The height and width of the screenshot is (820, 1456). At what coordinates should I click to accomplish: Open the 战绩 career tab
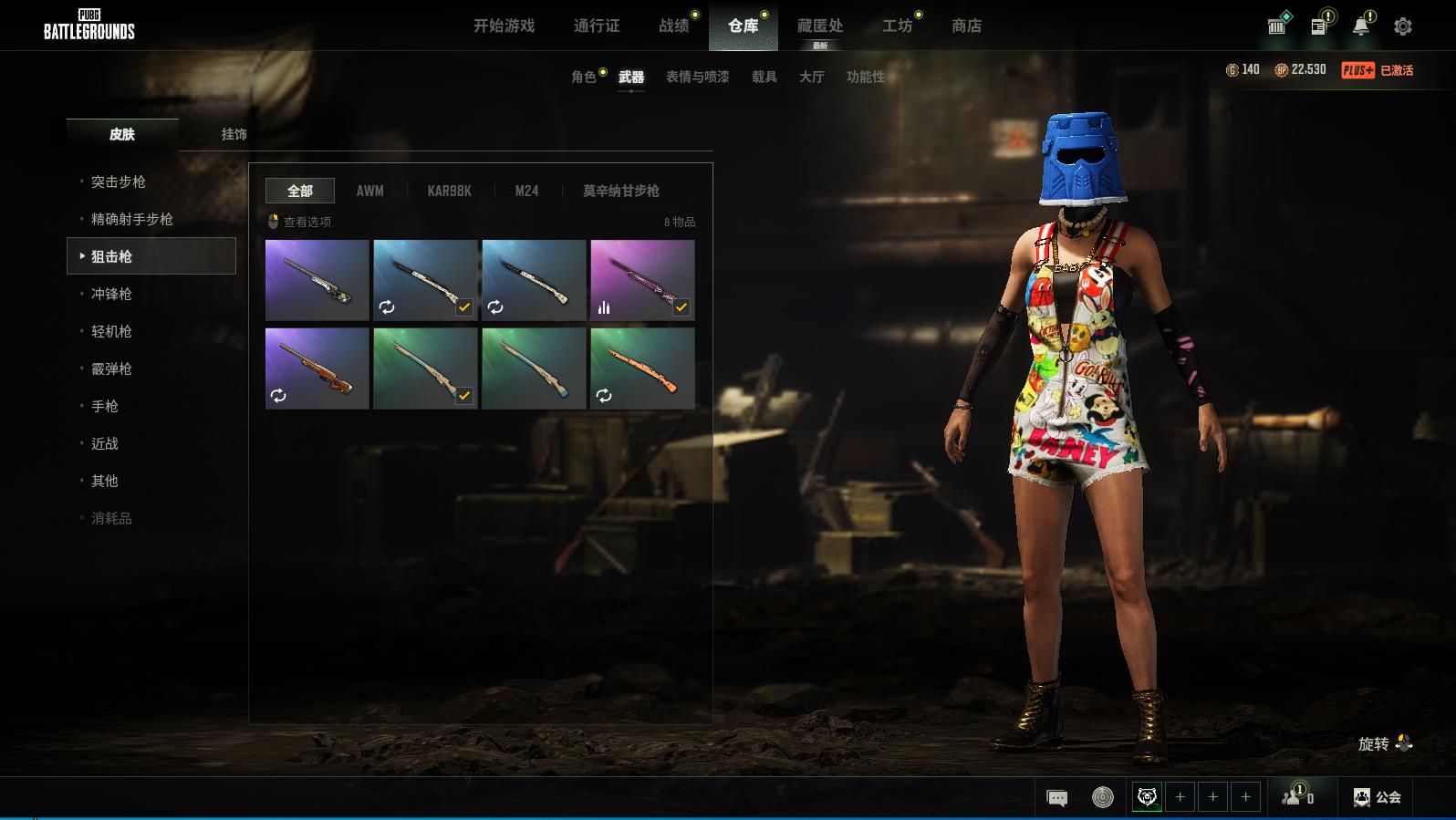pyautogui.click(x=674, y=26)
